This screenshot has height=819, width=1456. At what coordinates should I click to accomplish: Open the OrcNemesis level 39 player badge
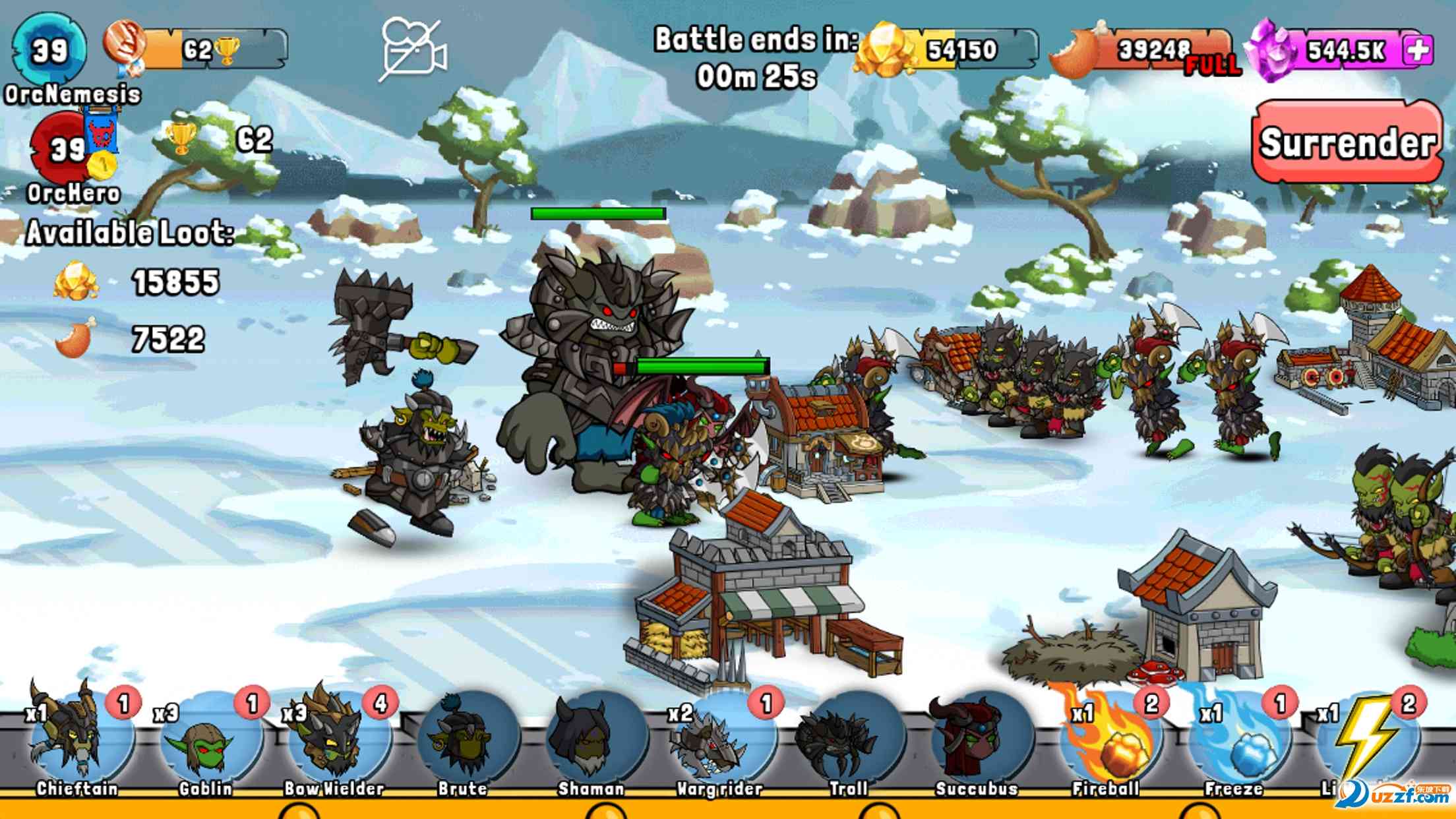tap(50, 50)
